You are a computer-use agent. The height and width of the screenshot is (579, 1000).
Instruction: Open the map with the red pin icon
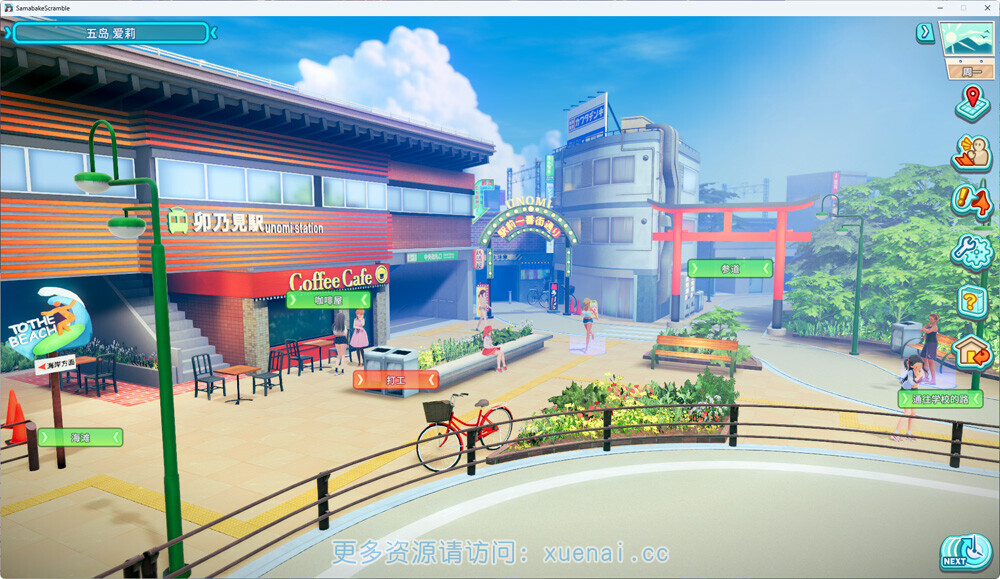tap(971, 101)
